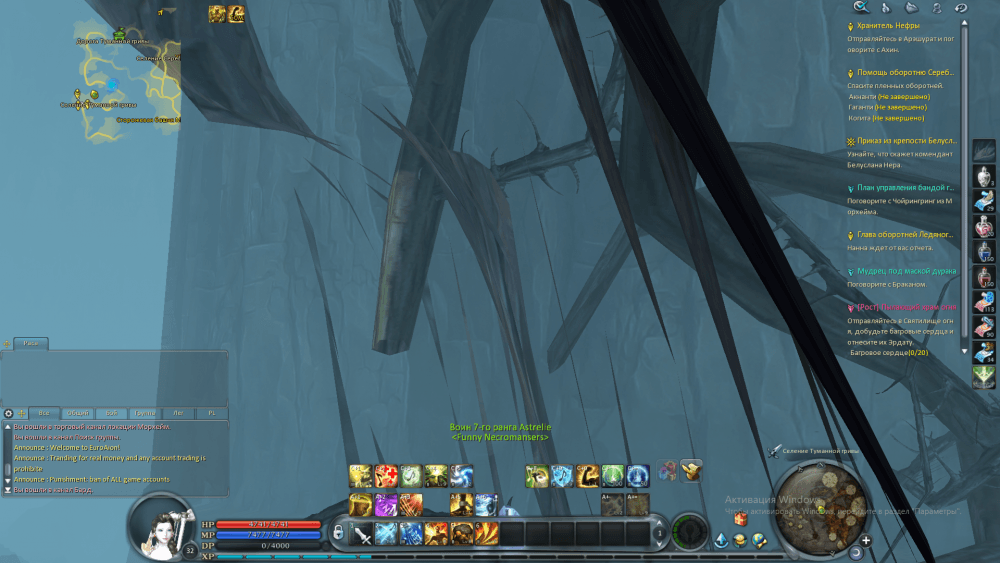Open the 'Приказ из крепости' quest entry
Image resolution: width=1000 pixels, height=563 pixels.
(x=905, y=141)
